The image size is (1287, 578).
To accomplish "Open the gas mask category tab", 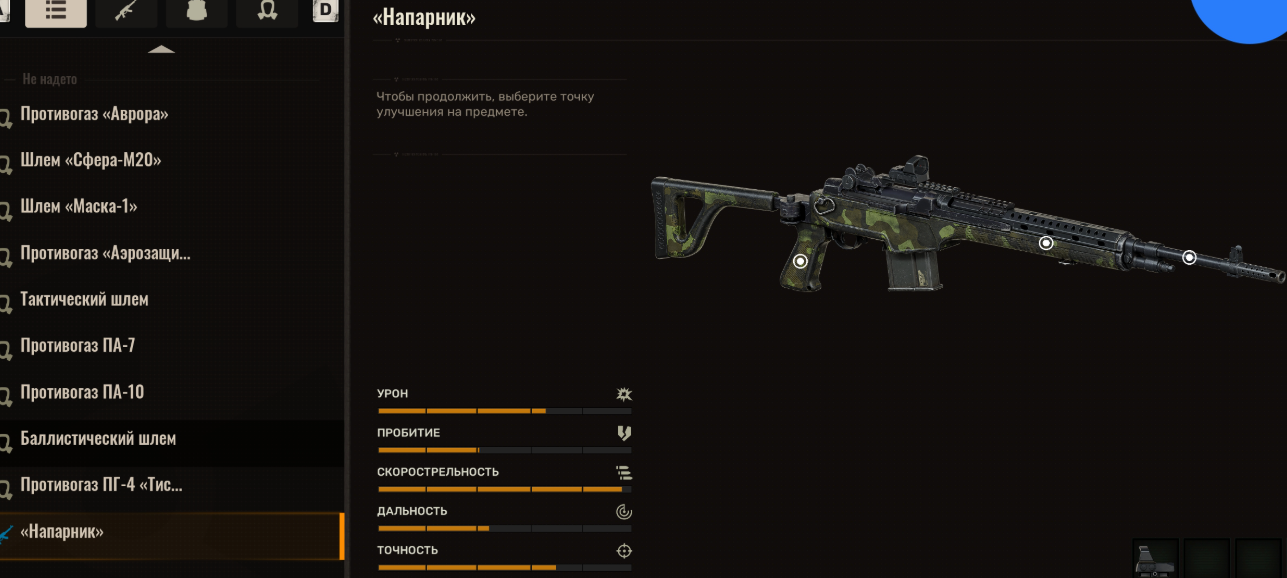I will click(266, 12).
